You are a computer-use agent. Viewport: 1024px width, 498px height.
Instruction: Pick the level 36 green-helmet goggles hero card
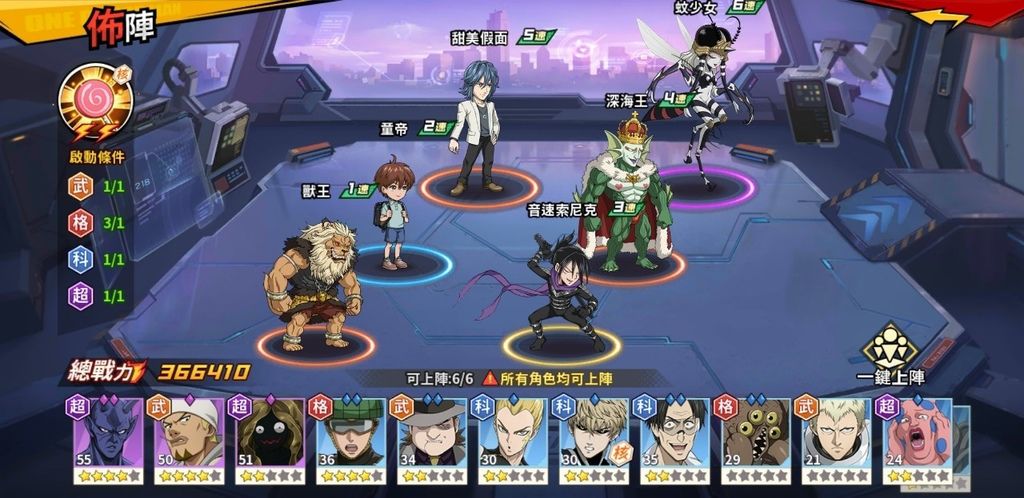(351, 440)
